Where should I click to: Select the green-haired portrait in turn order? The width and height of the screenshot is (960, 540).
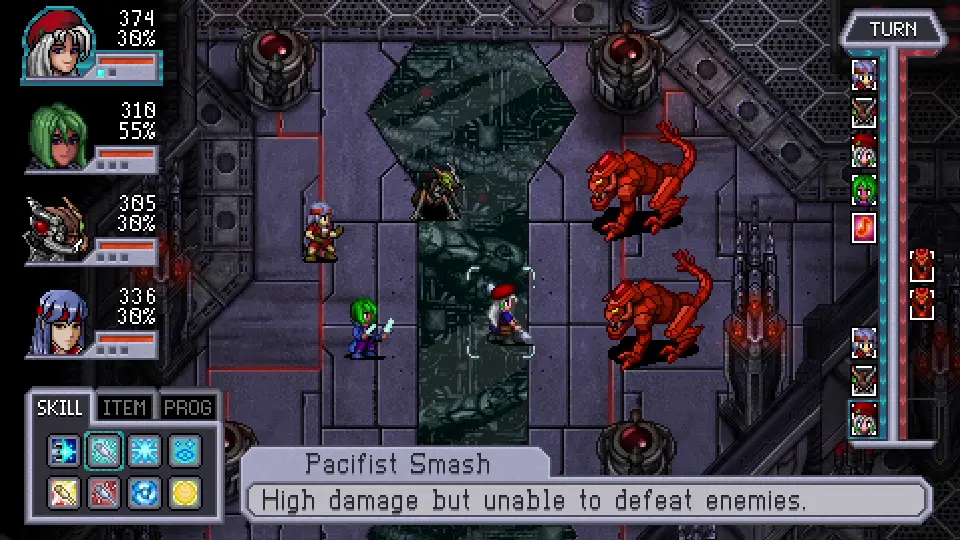coord(863,188)
